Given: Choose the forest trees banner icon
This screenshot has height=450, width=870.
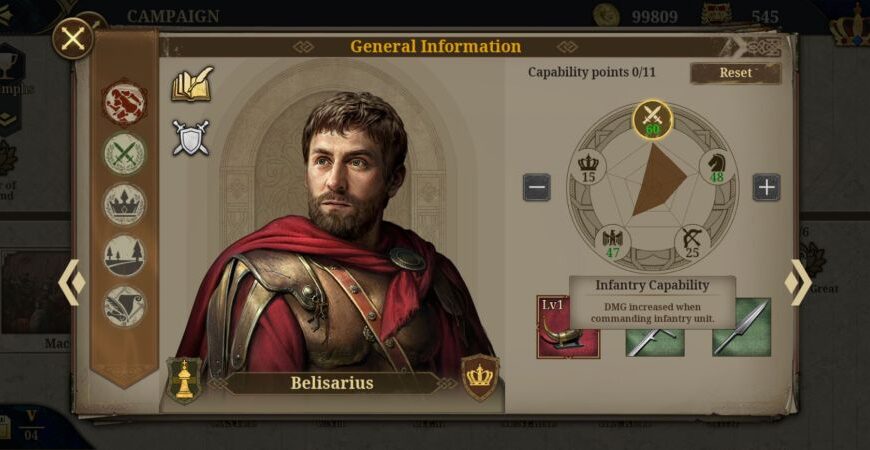Looking at the screenshot, I should [125, 256].
